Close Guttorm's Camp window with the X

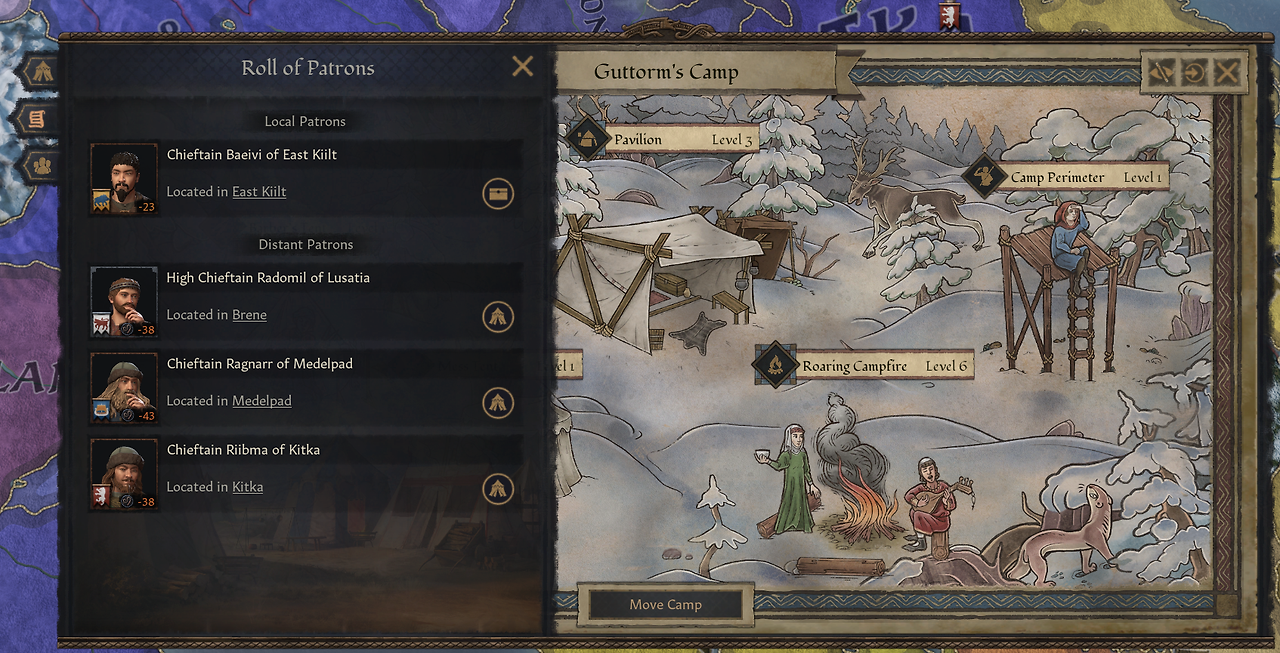1227,72
